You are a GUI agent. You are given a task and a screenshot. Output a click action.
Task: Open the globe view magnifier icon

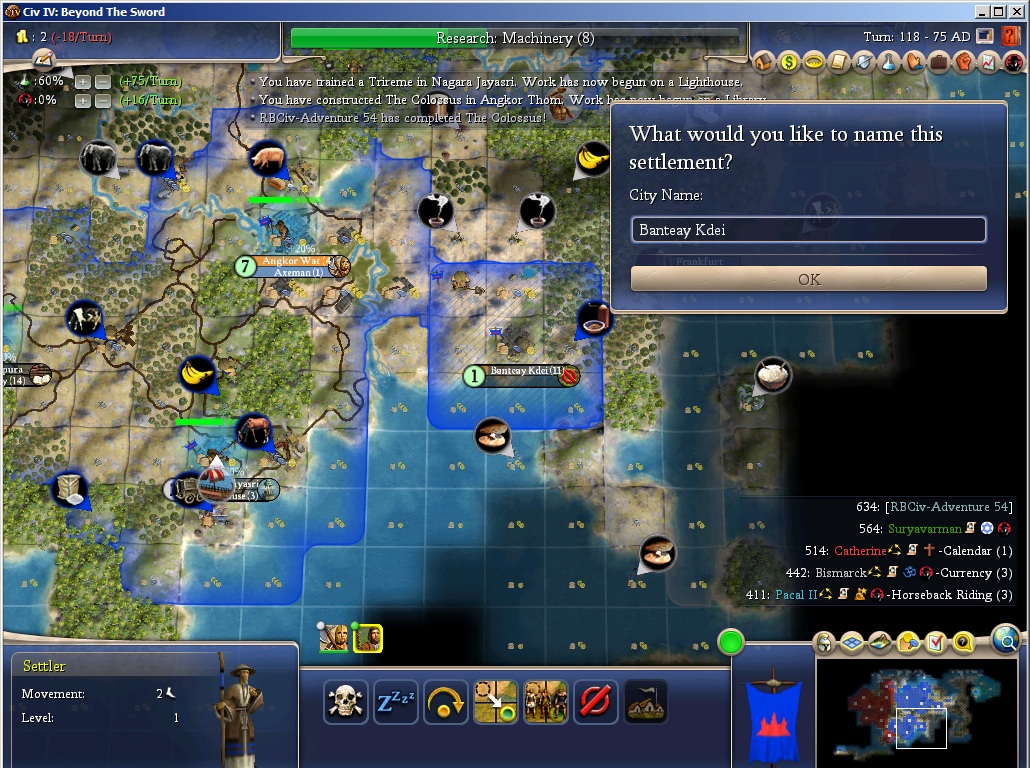1006,639
